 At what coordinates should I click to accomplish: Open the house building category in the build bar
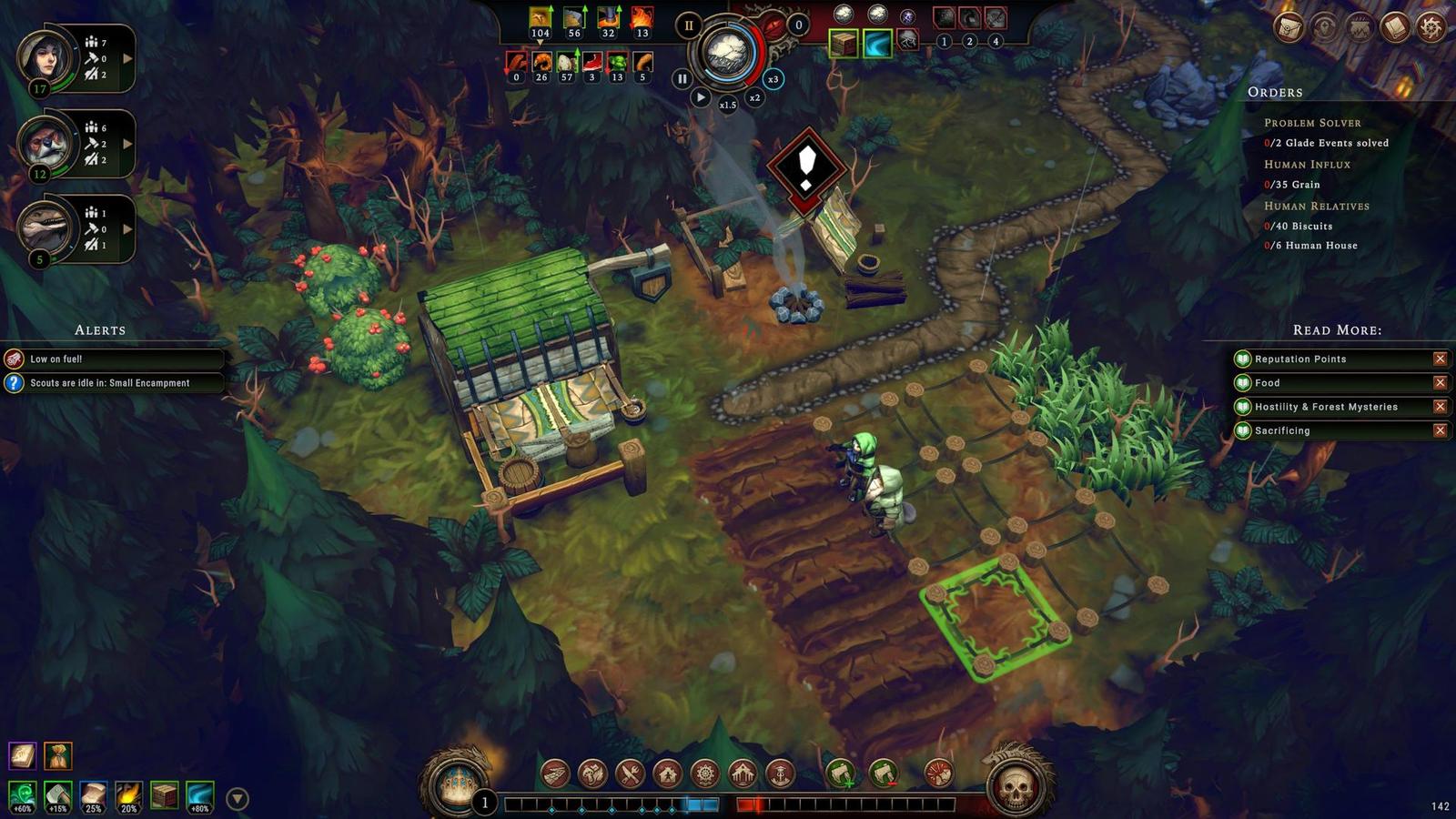tap(667, 774)
